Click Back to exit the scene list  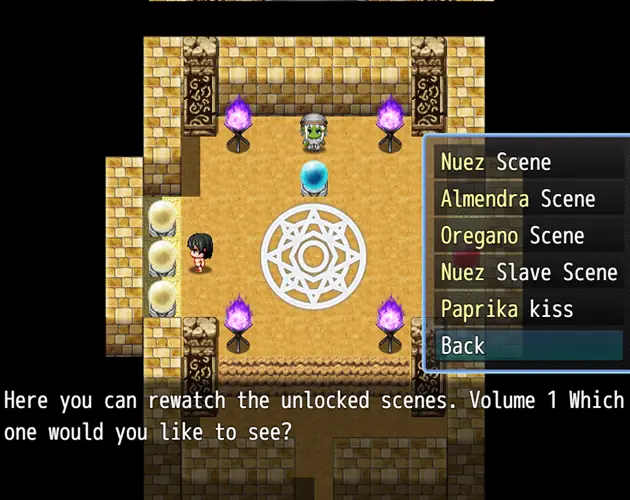tap(463, 346)
